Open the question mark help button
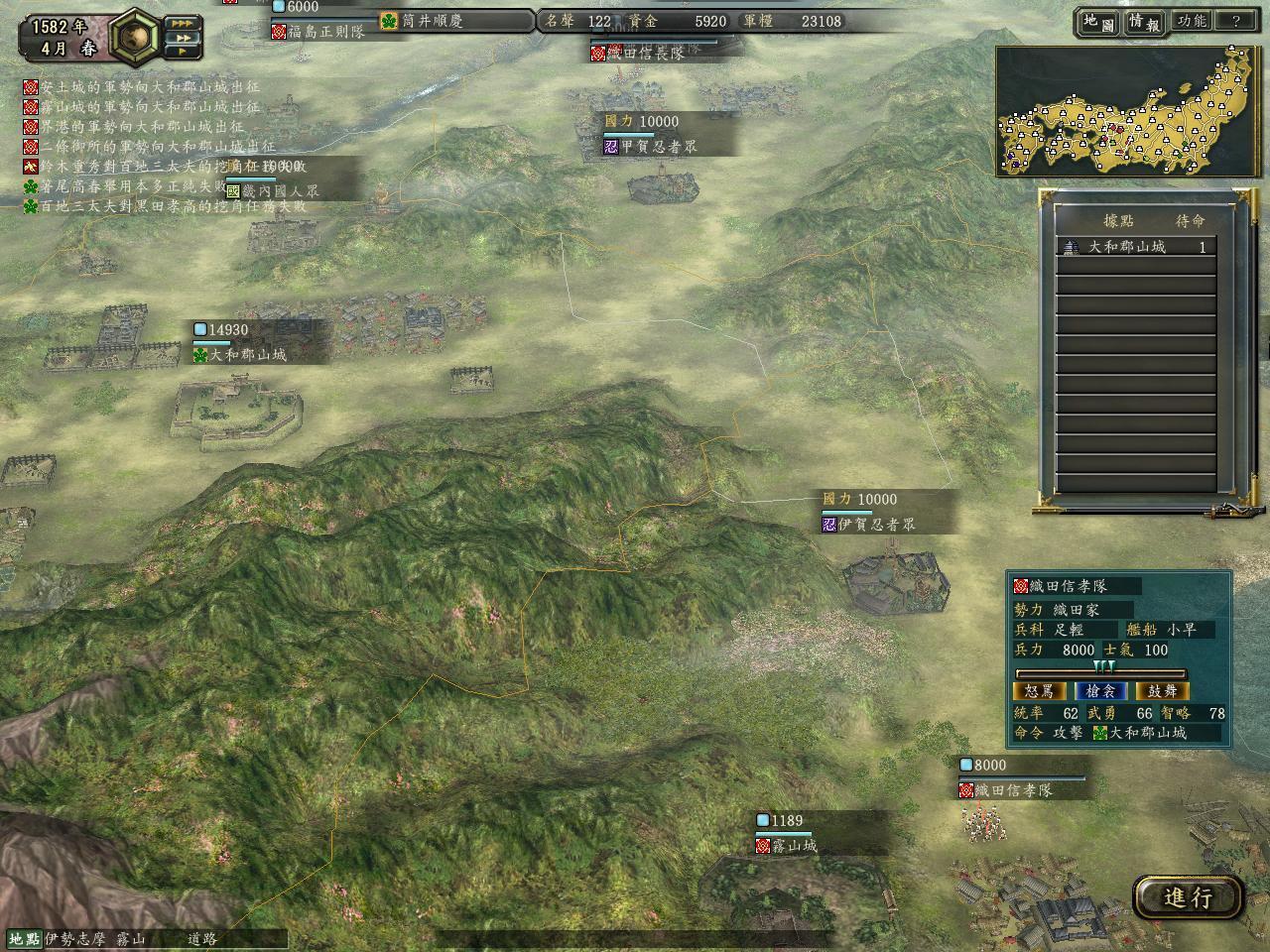This screenshot has width=1270, height=952. 1235,21
